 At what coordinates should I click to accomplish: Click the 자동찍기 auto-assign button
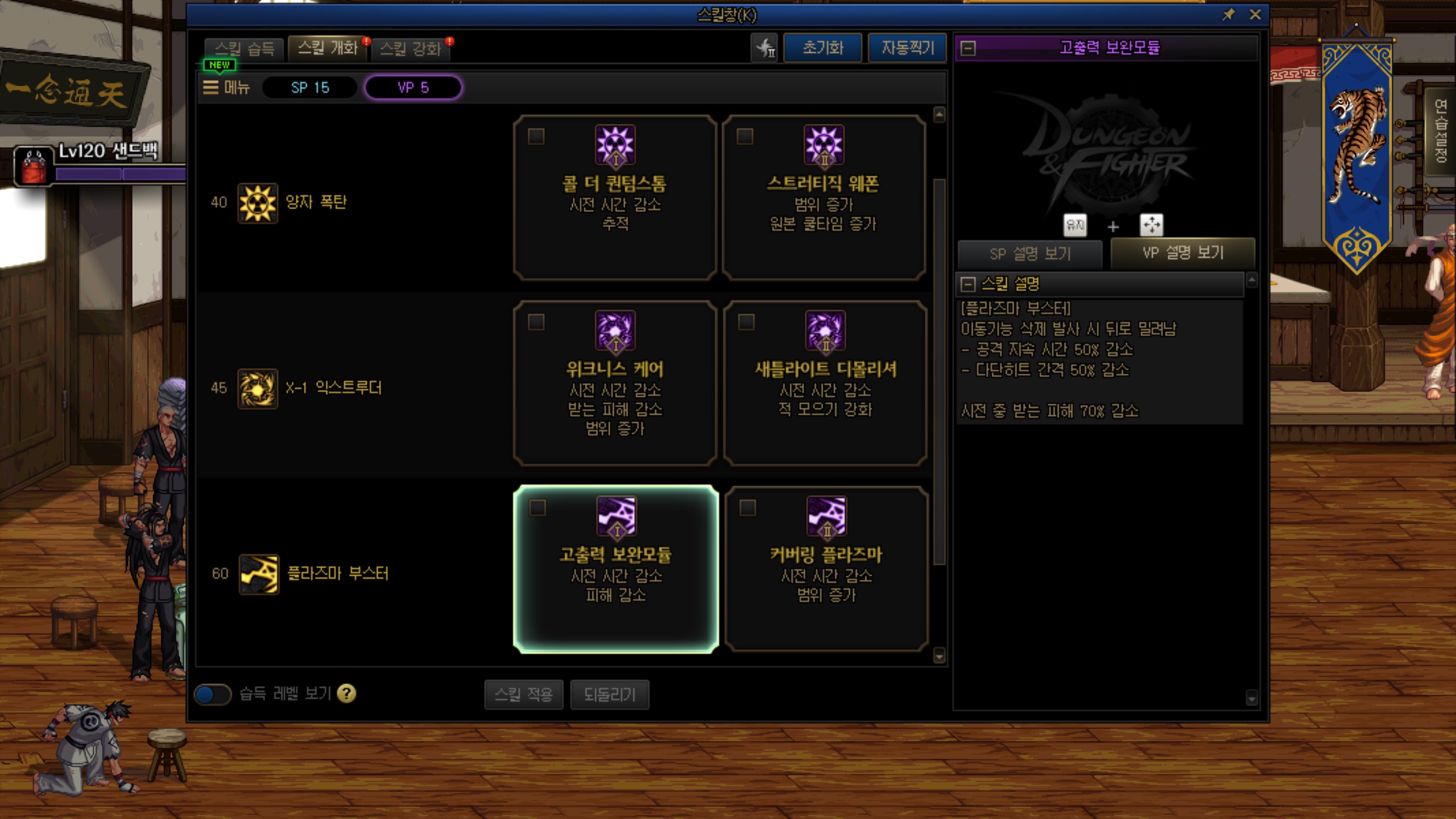coord(907,48)
